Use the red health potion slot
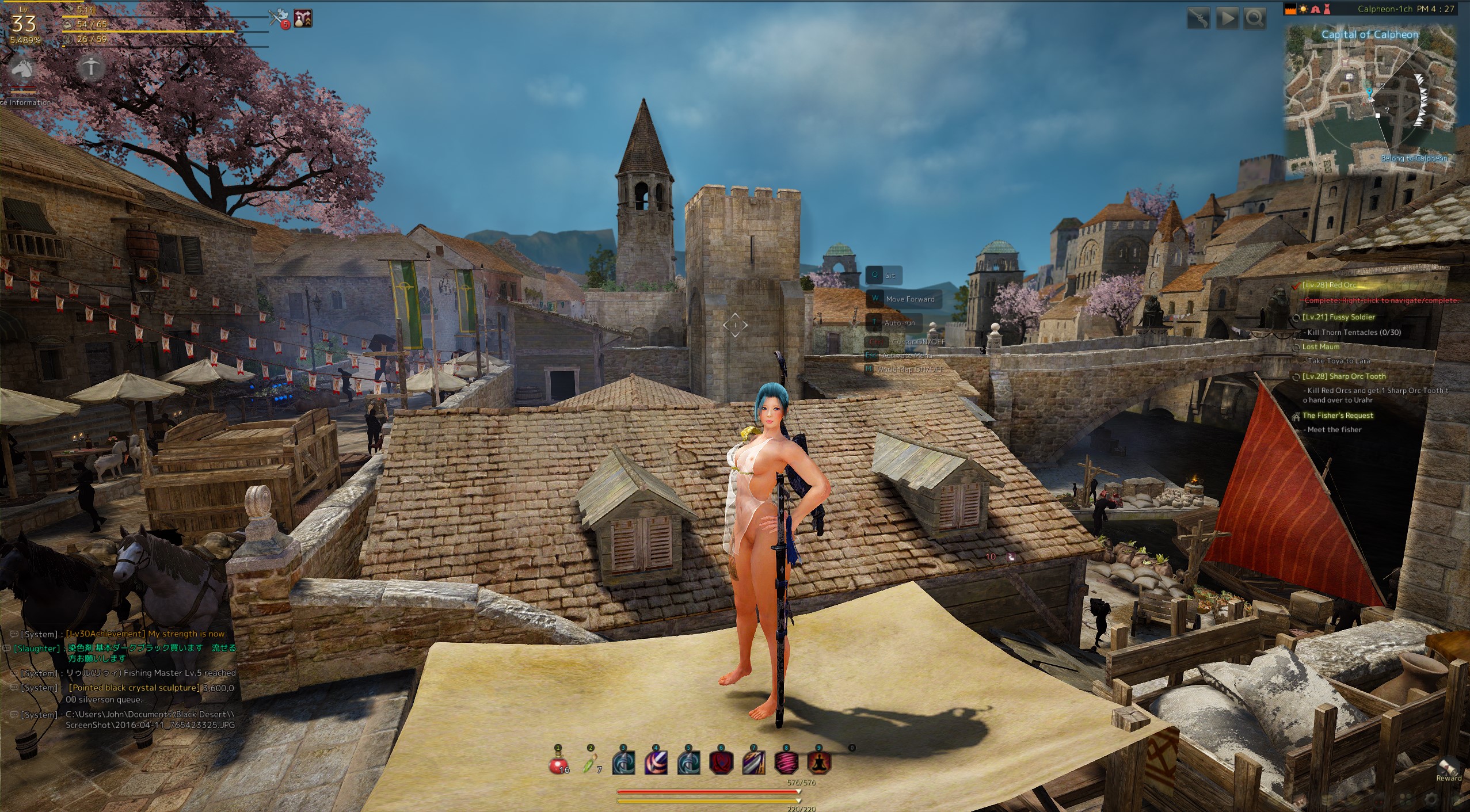 [x=558, y=764]
